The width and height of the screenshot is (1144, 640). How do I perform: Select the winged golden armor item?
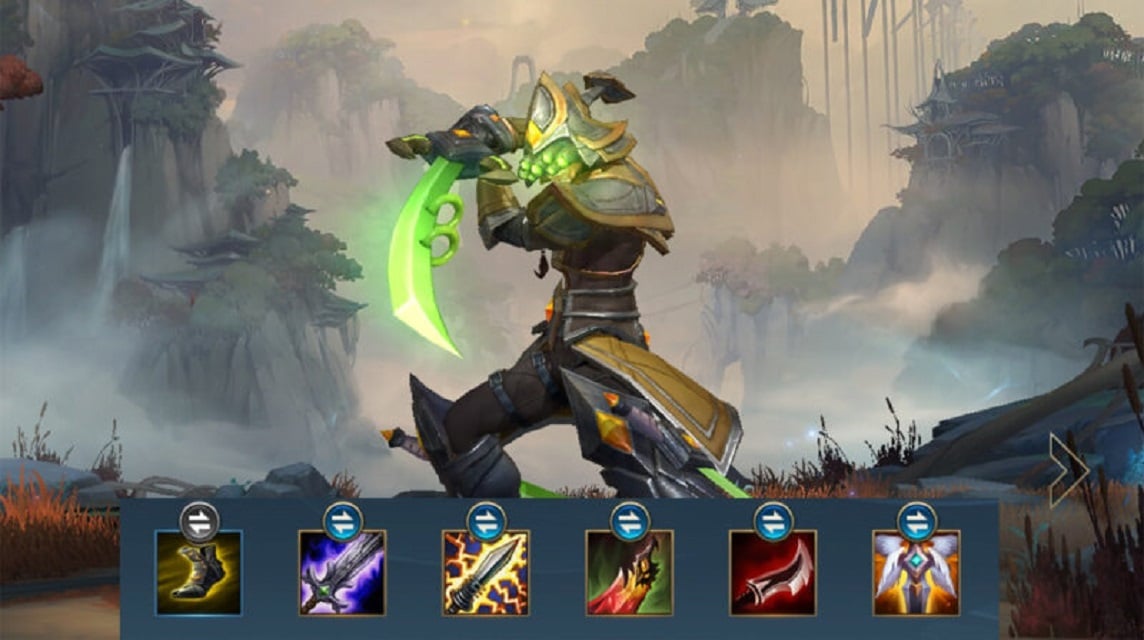click(x=916, y=573)
